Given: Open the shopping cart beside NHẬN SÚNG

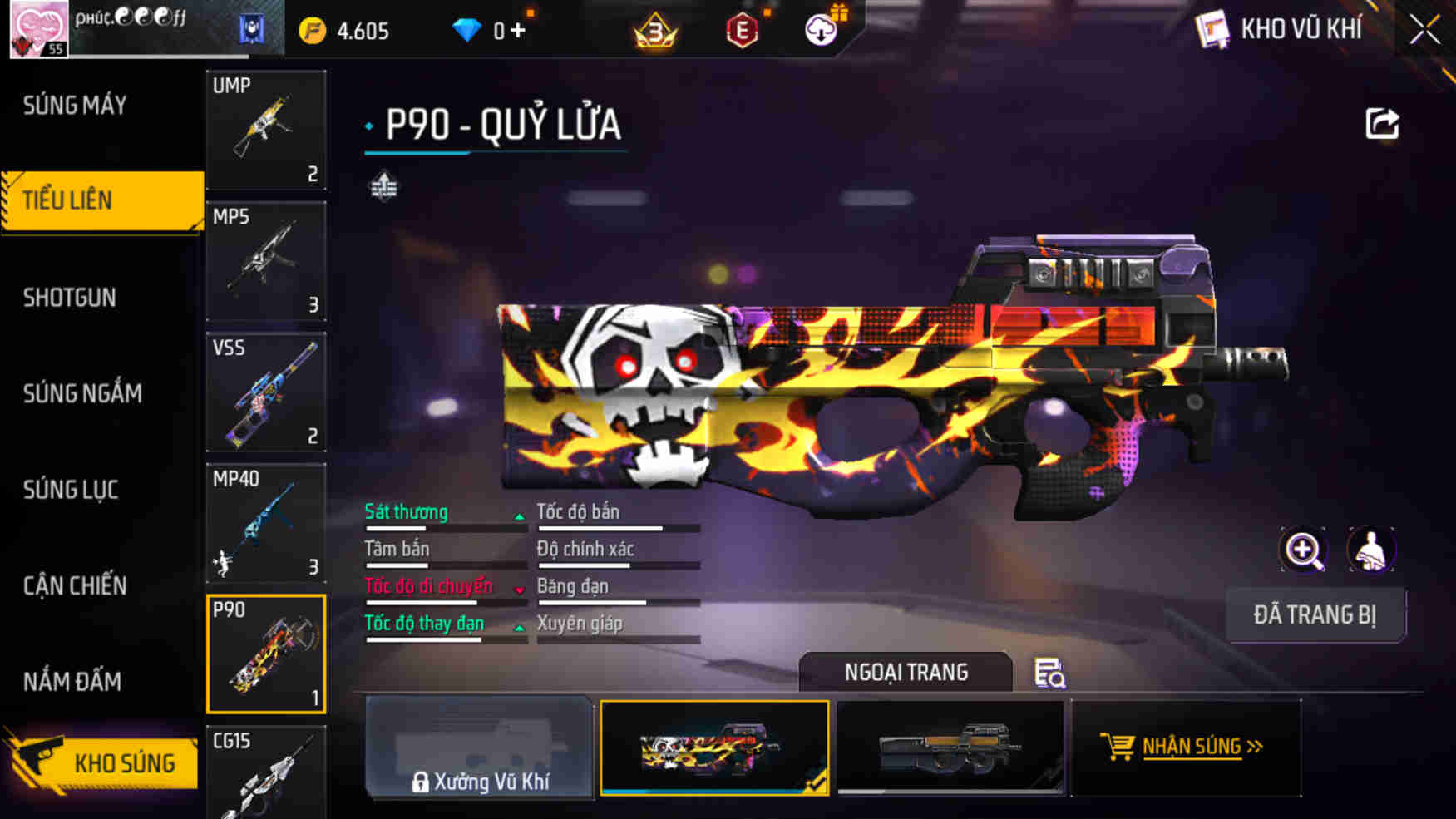Looking at the screenshot, I should [x=1118, y=746].
